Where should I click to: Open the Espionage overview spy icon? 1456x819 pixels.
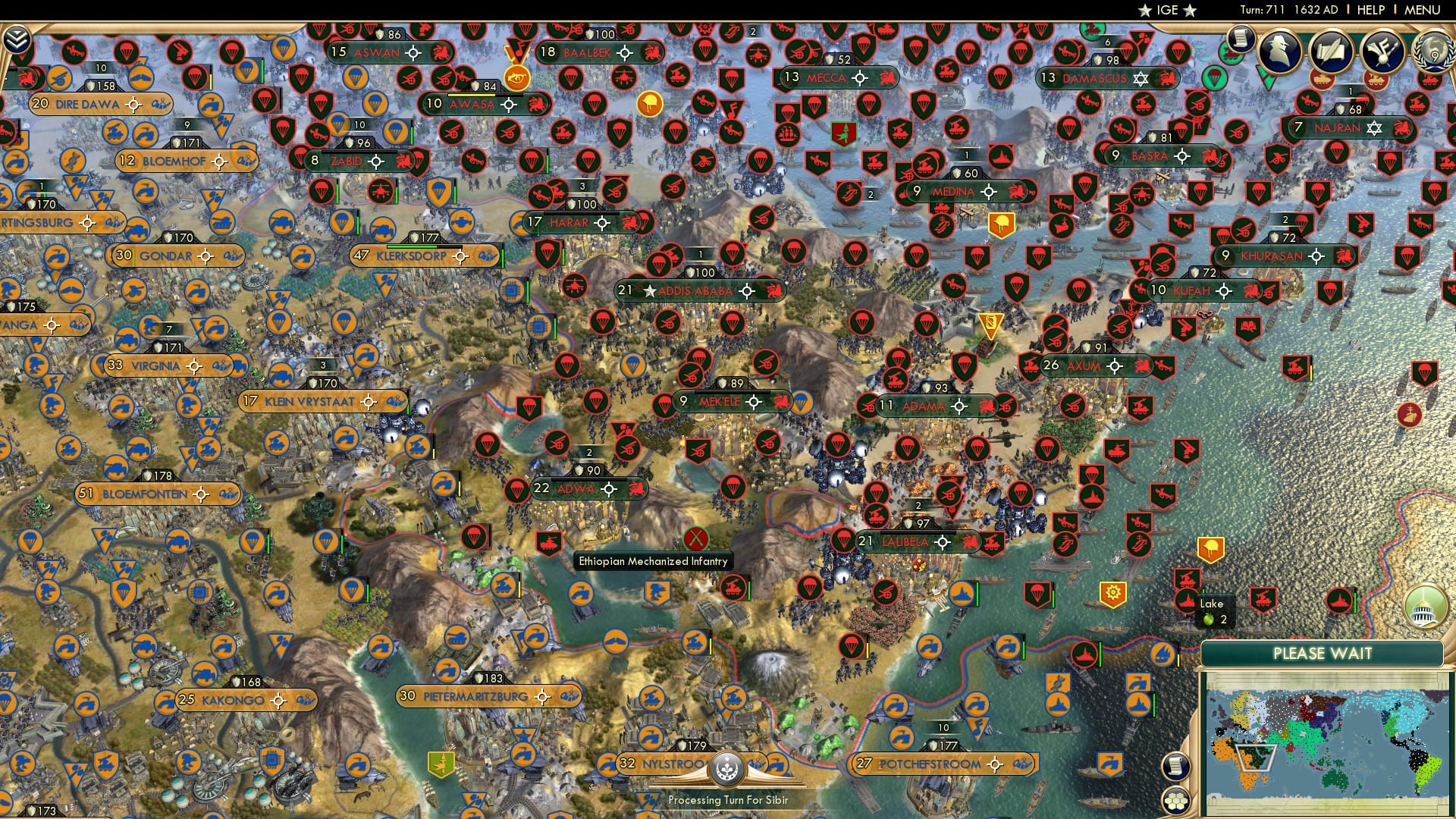1280,50
